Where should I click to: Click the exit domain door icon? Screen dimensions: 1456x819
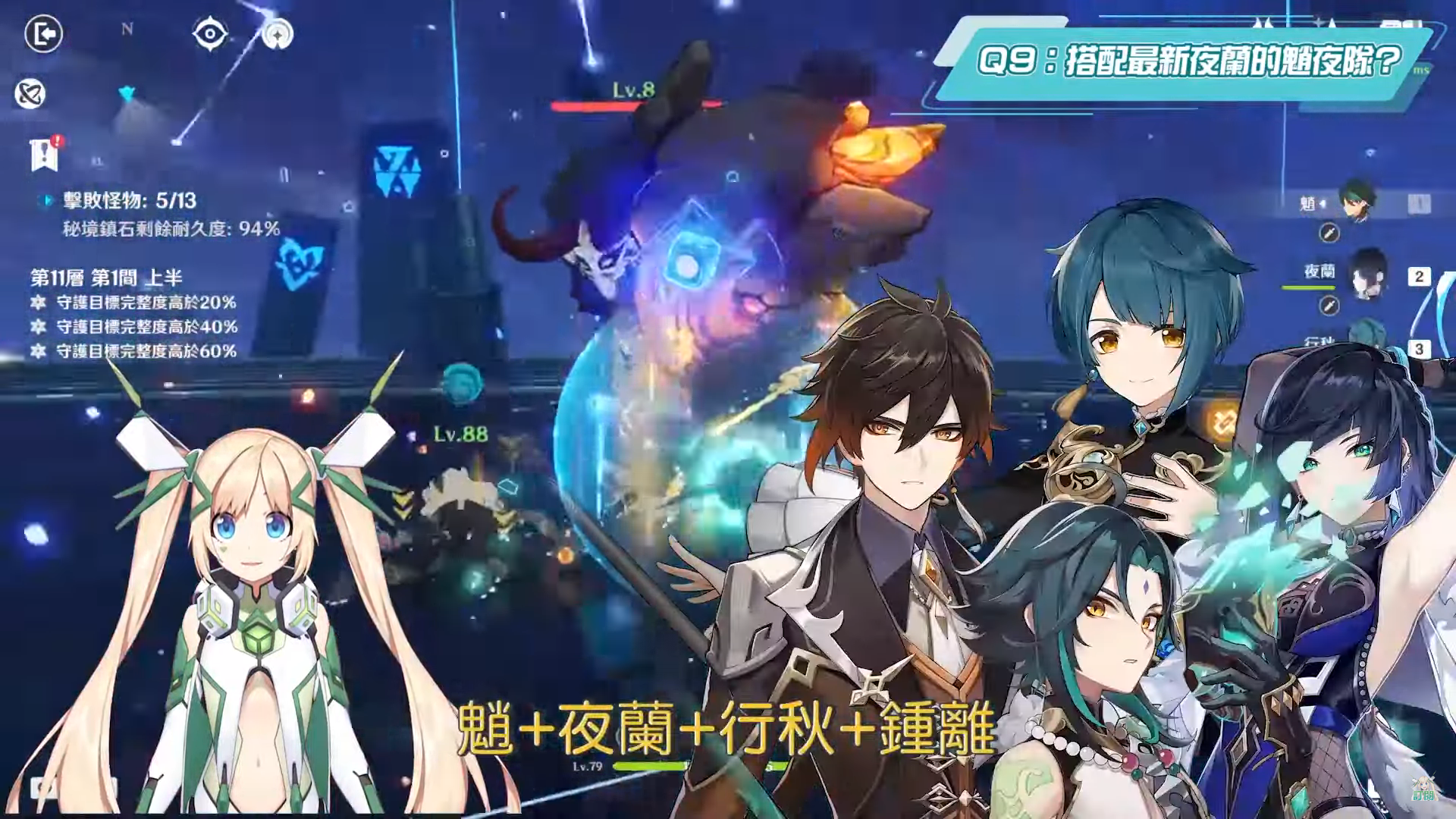(43, 33)
